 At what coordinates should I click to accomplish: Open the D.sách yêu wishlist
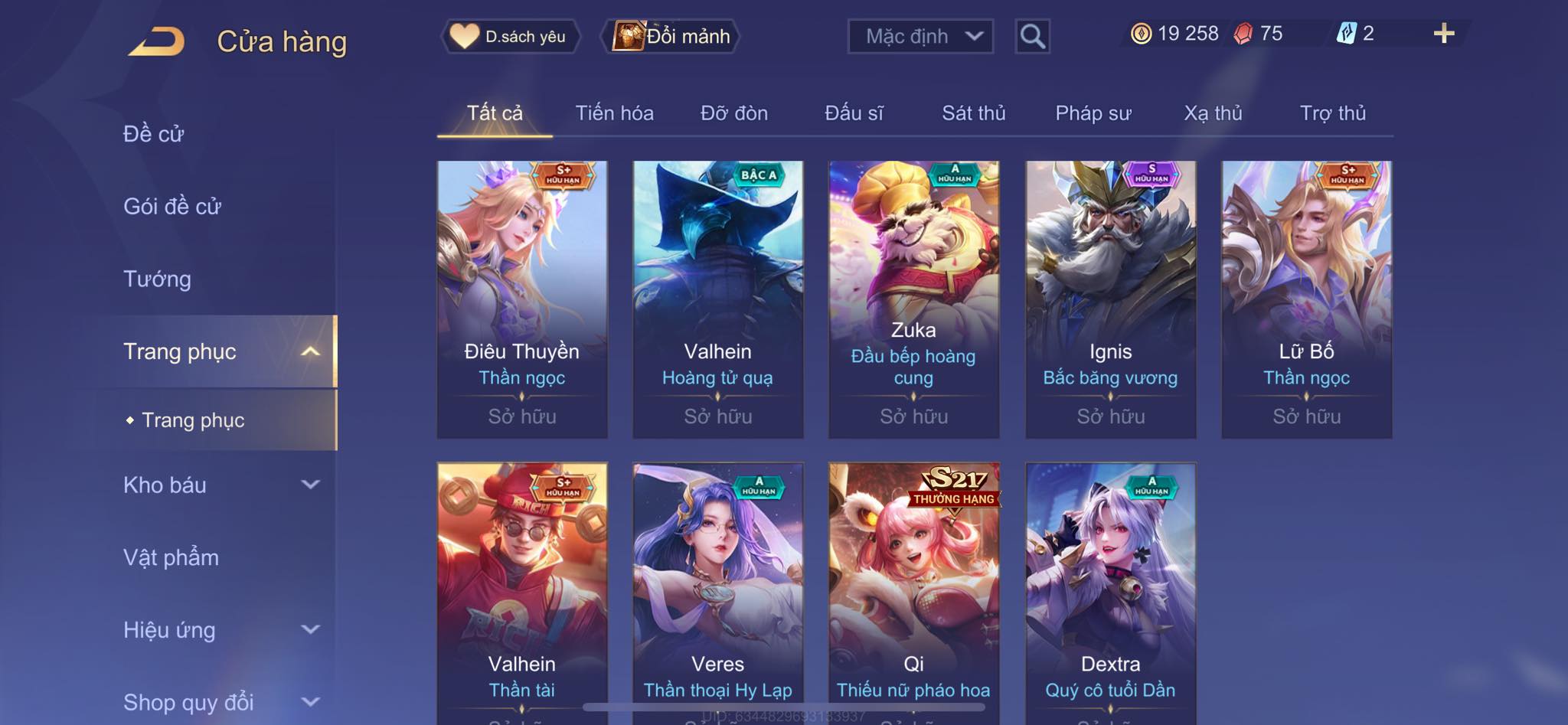click(510, 36)
